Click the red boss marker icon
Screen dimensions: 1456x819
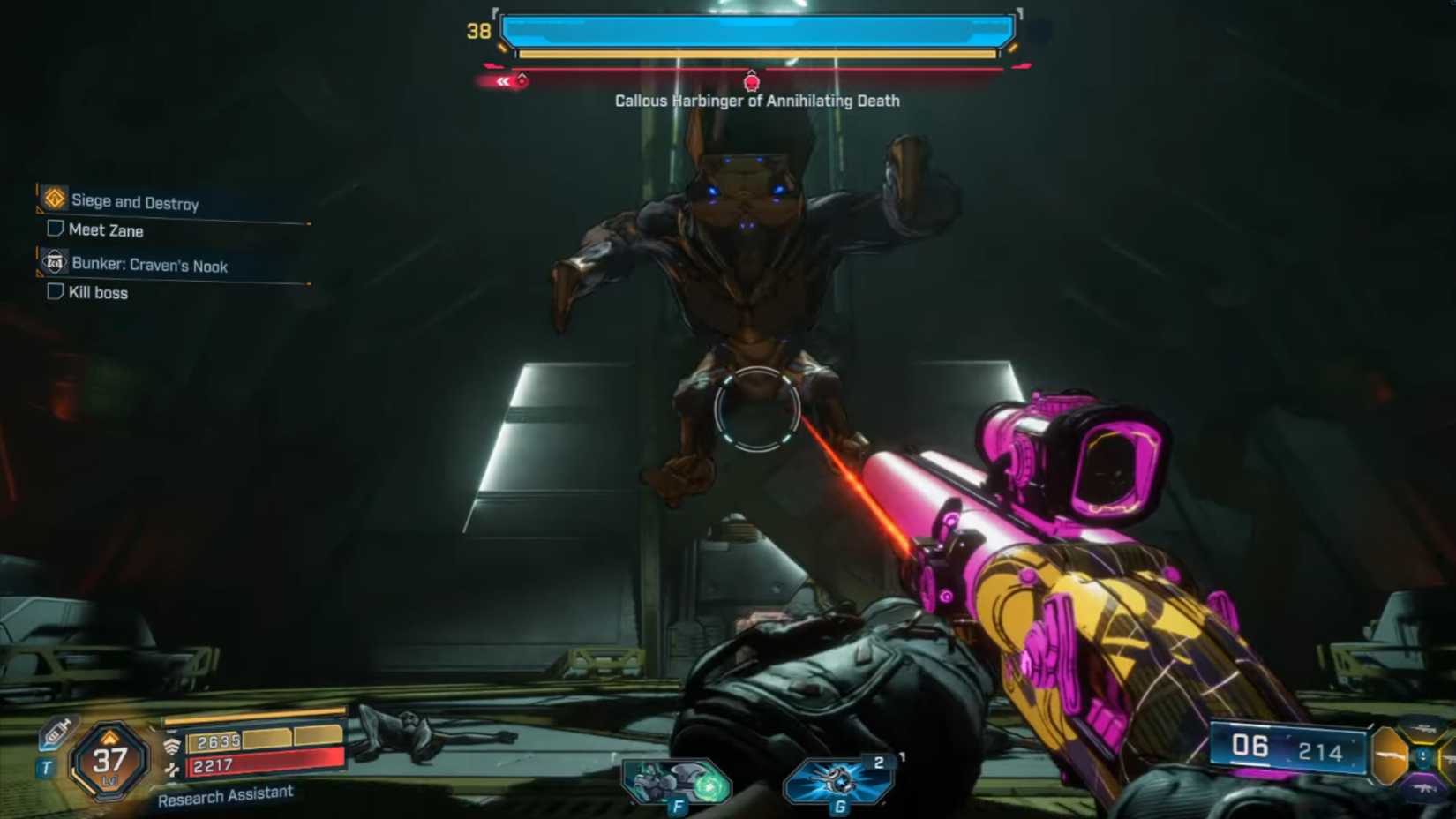(x=752, y=83)
